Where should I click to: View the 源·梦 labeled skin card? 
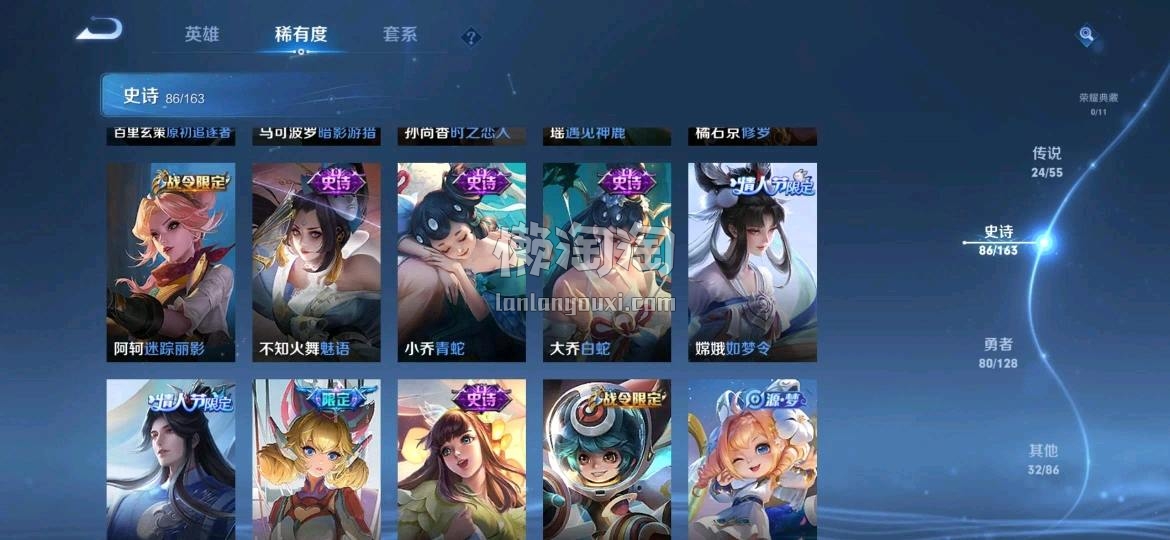752,460
